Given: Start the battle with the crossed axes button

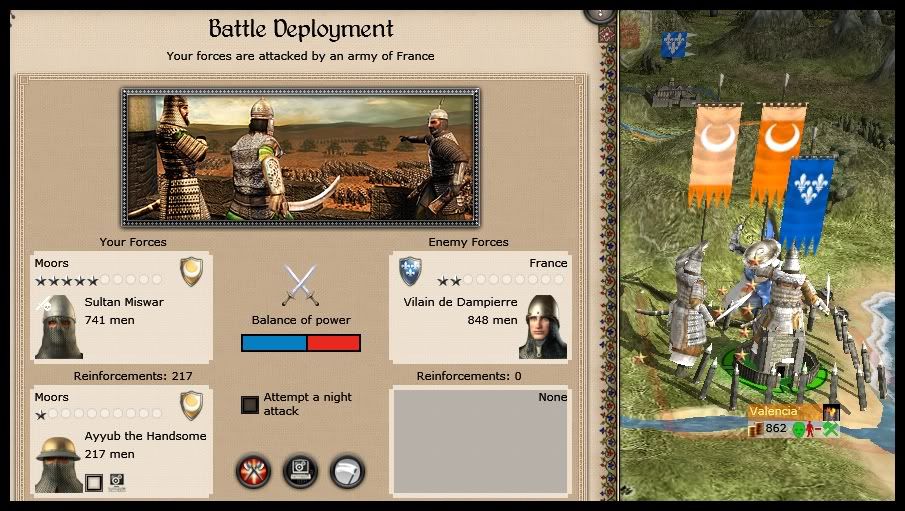Looking at the screenshot, I should tap(254, 471).
